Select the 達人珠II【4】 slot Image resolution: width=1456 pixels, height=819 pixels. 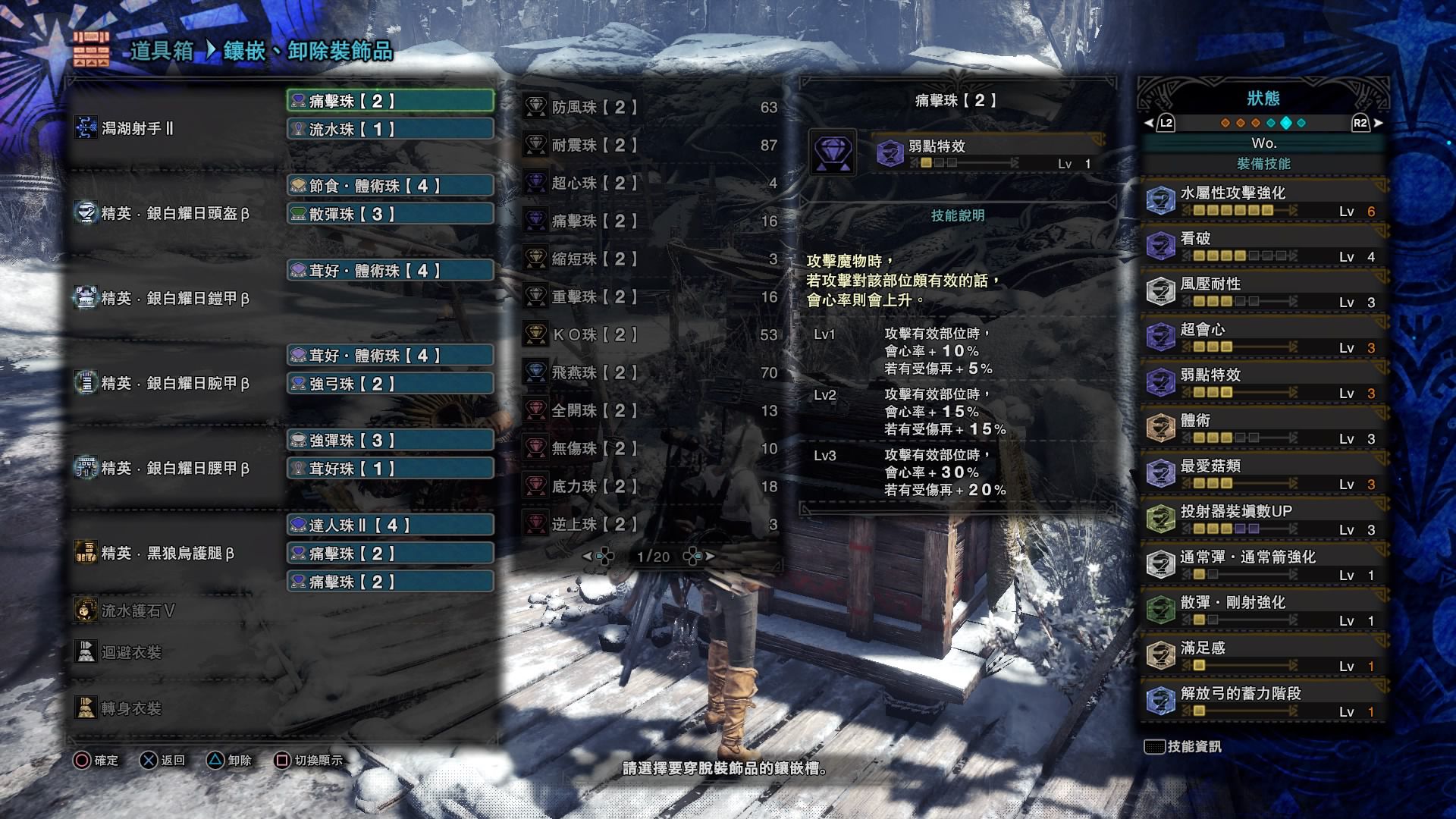coord(390,525)
